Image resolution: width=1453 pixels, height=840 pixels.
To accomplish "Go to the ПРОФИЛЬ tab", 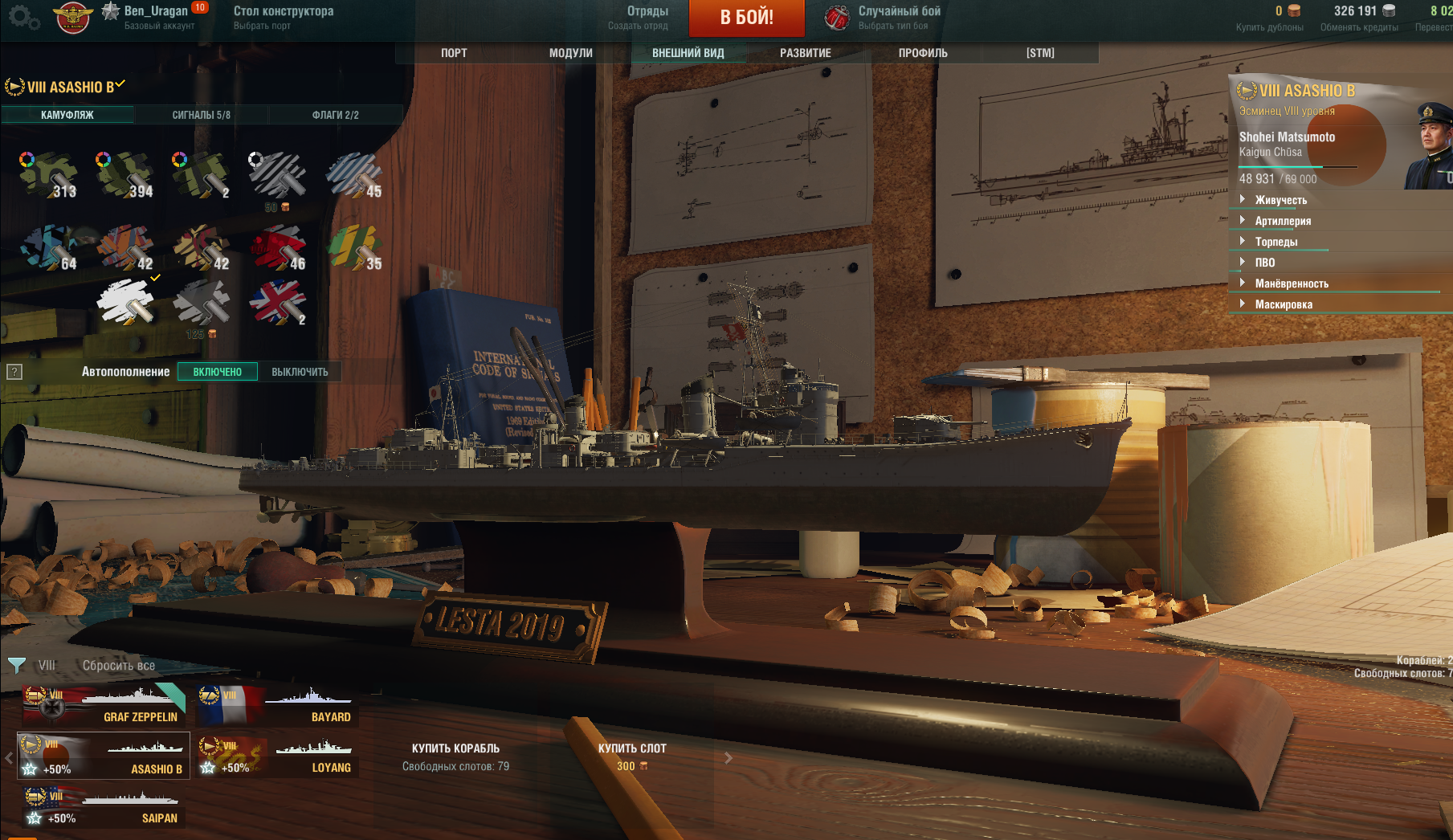I will click(923, 53).
